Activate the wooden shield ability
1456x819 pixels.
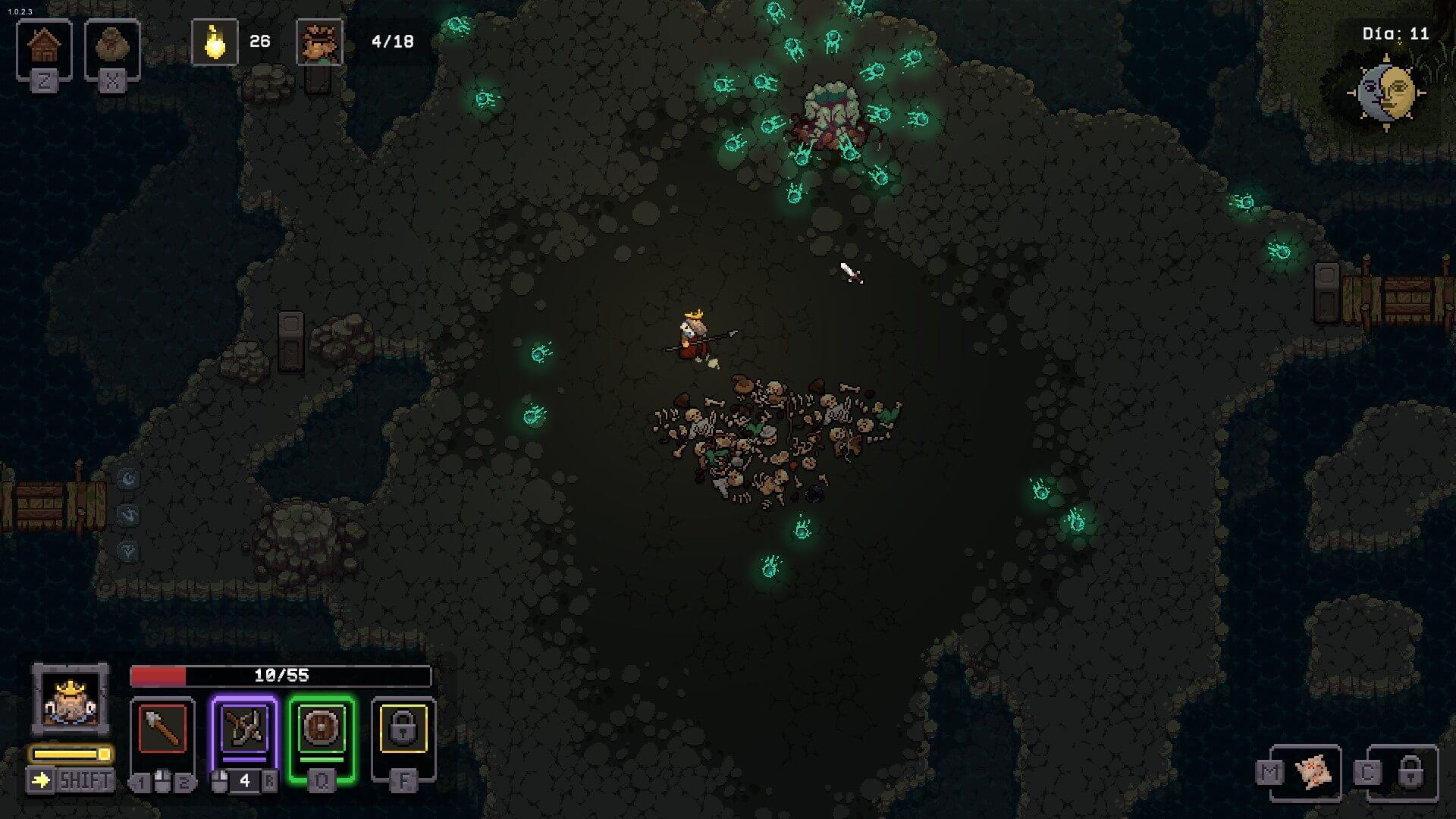click(x=322, y=728)
